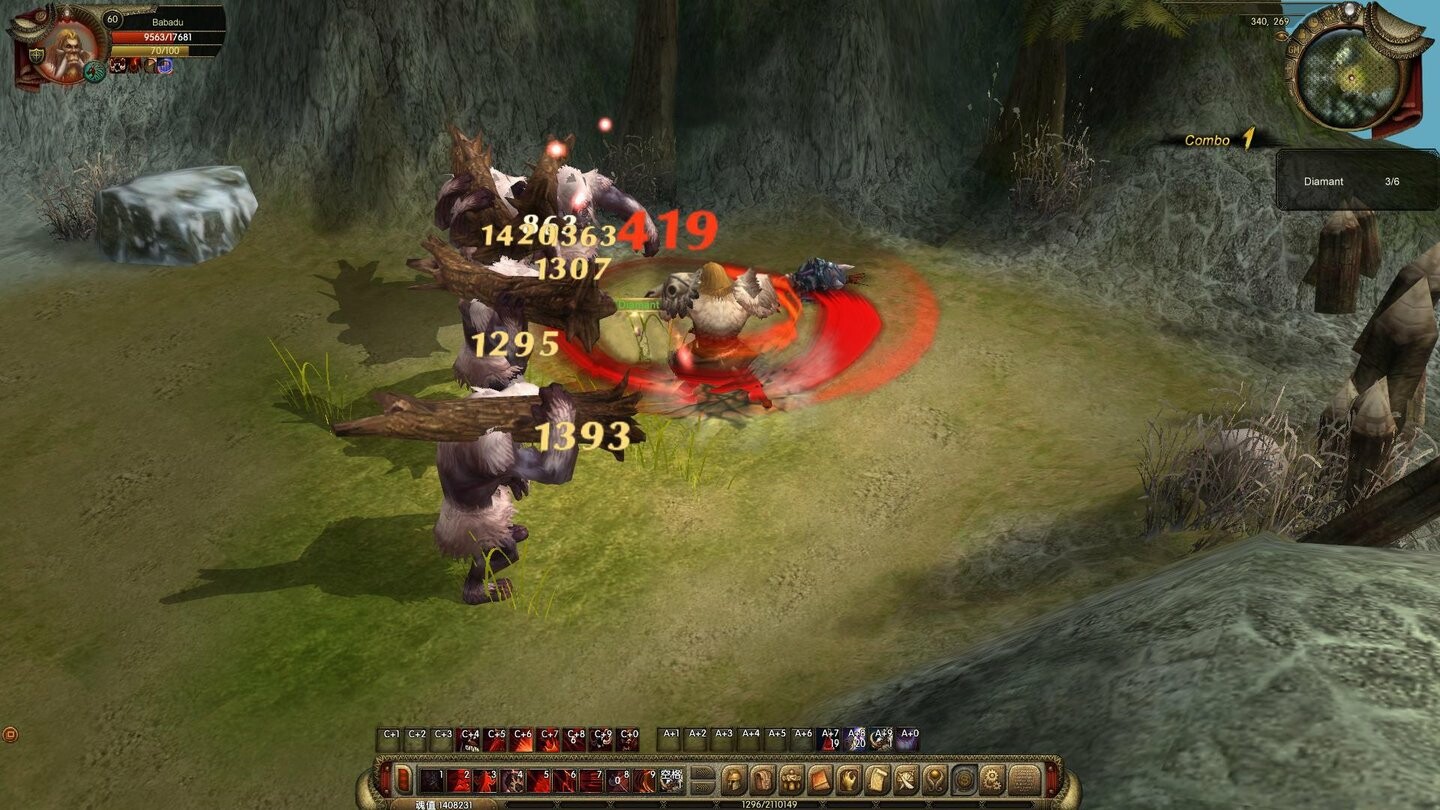1440x810 pixels.
Task: Toggle the shield stance icon under portrait
Action: (x=36, y=54)
